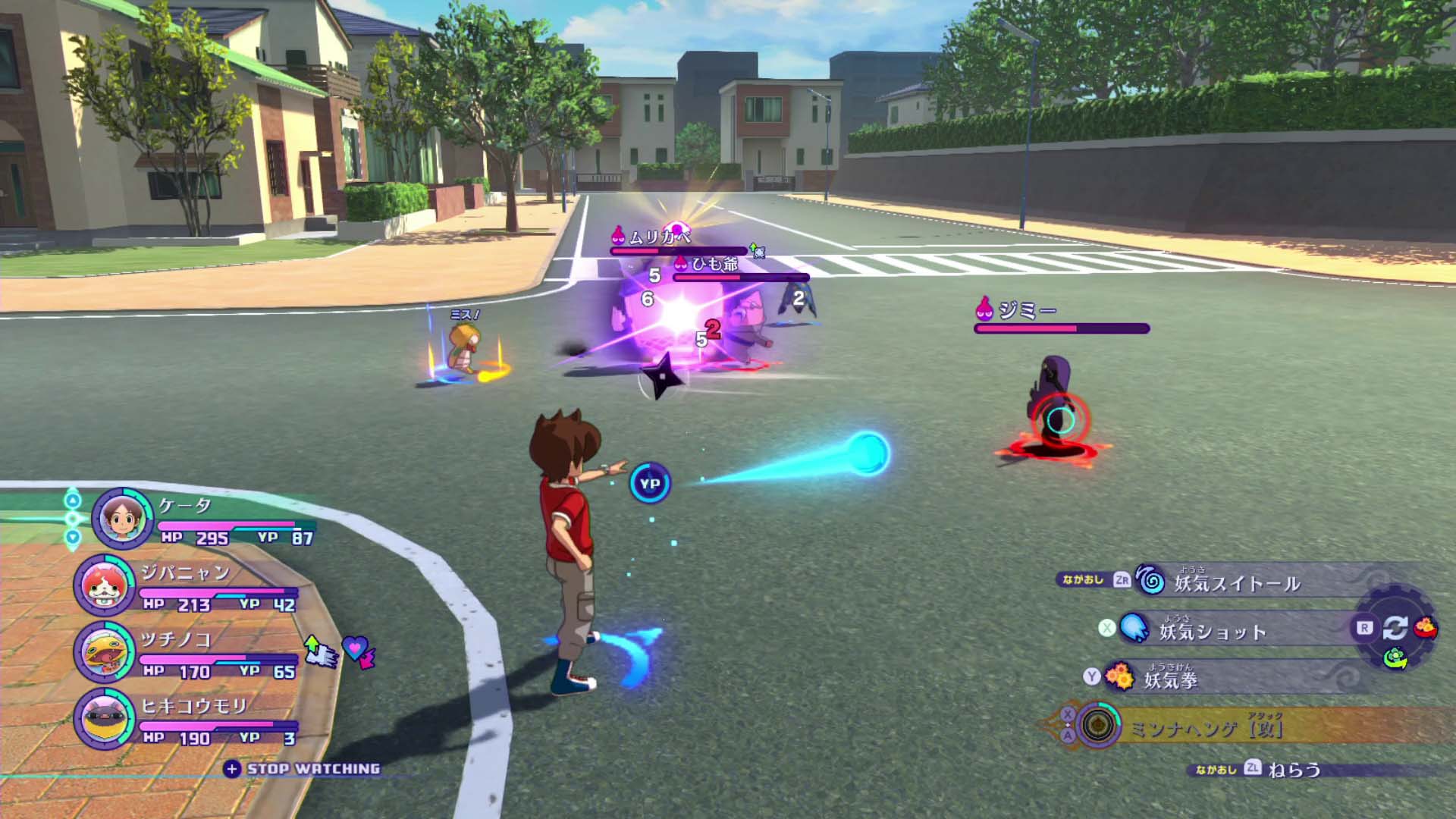Pick the Hikikomori bat portrait
The image size is (1456, 819).
(x=105, y=718)
